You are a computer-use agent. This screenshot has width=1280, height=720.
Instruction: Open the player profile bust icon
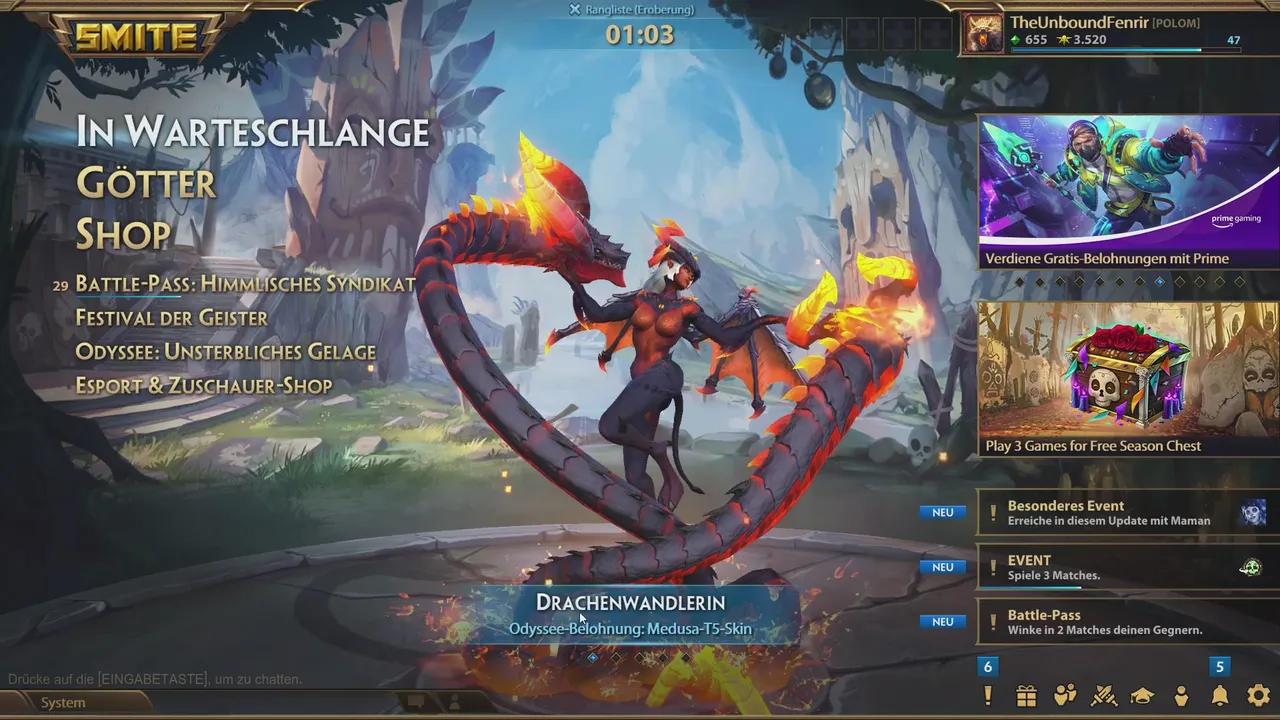click(1180, 695)
